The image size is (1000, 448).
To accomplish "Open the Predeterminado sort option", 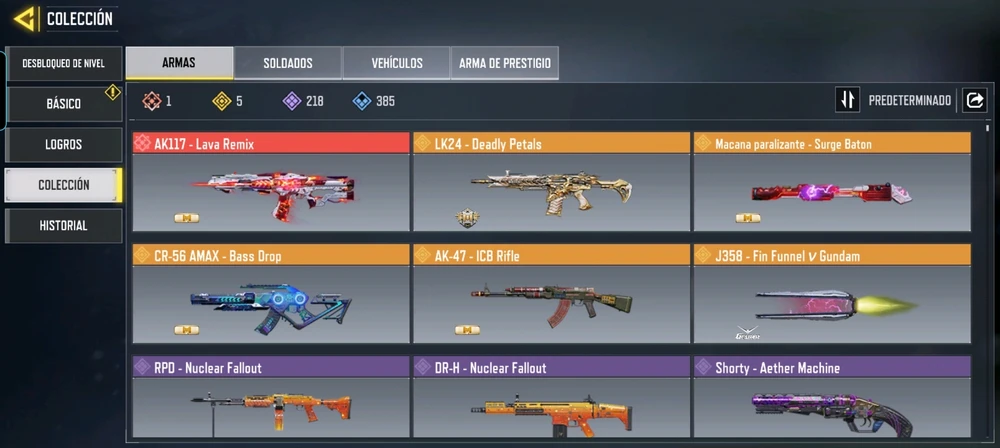I will click(896, 101).
